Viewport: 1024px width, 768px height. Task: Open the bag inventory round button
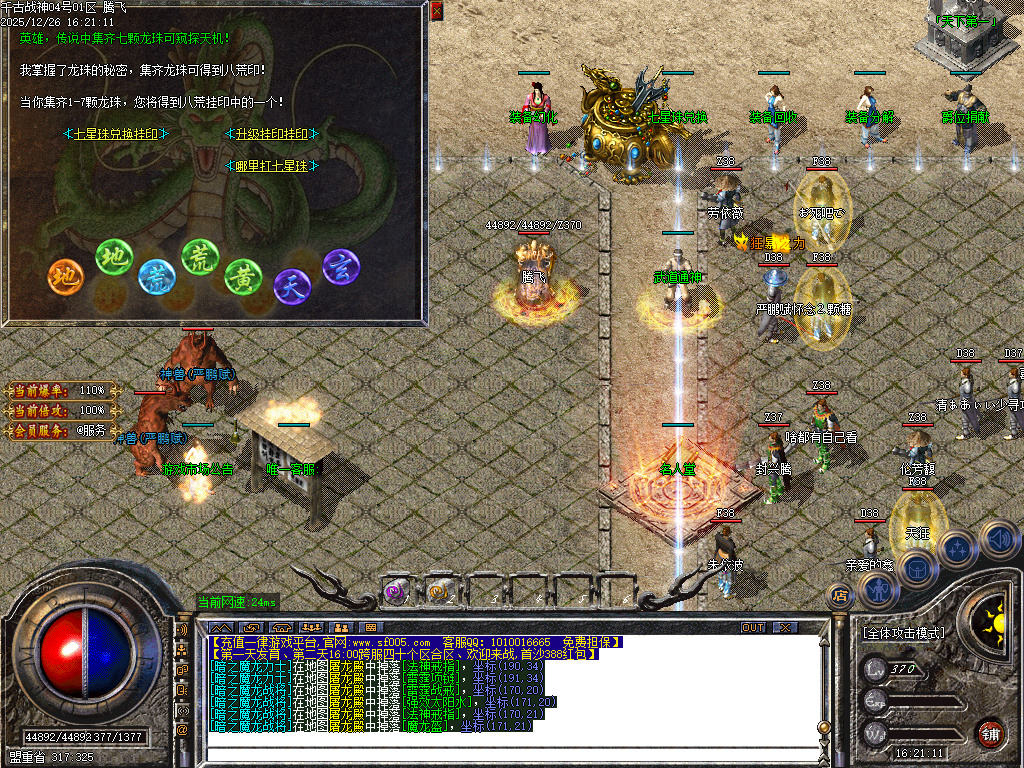coord(916,568)
